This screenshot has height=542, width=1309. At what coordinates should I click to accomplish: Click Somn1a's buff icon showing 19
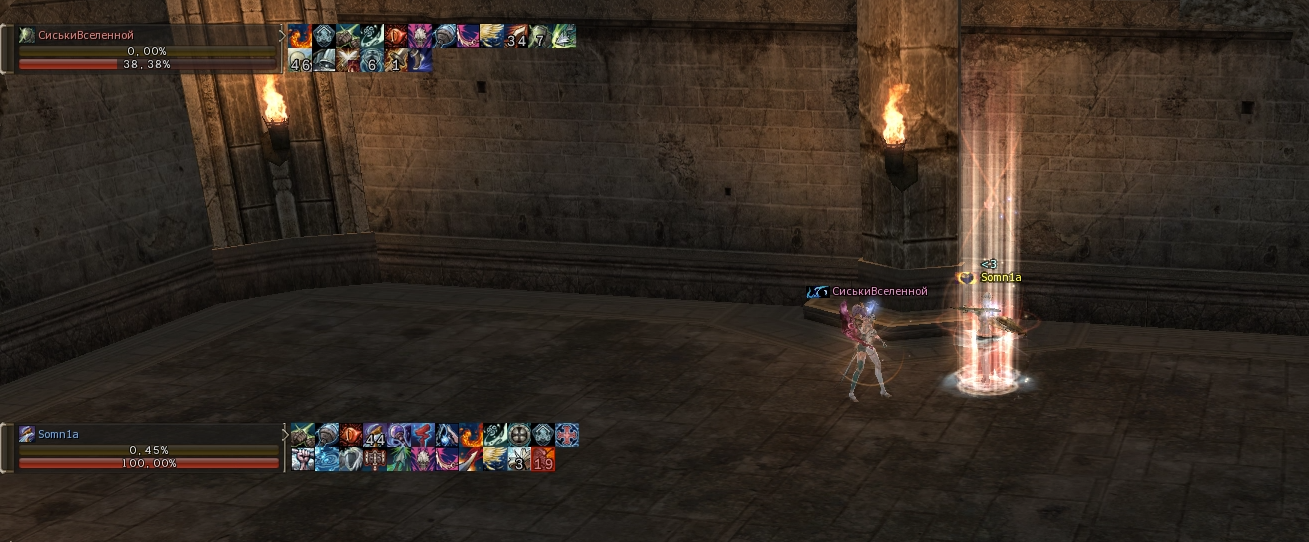(x=543, y=459)
